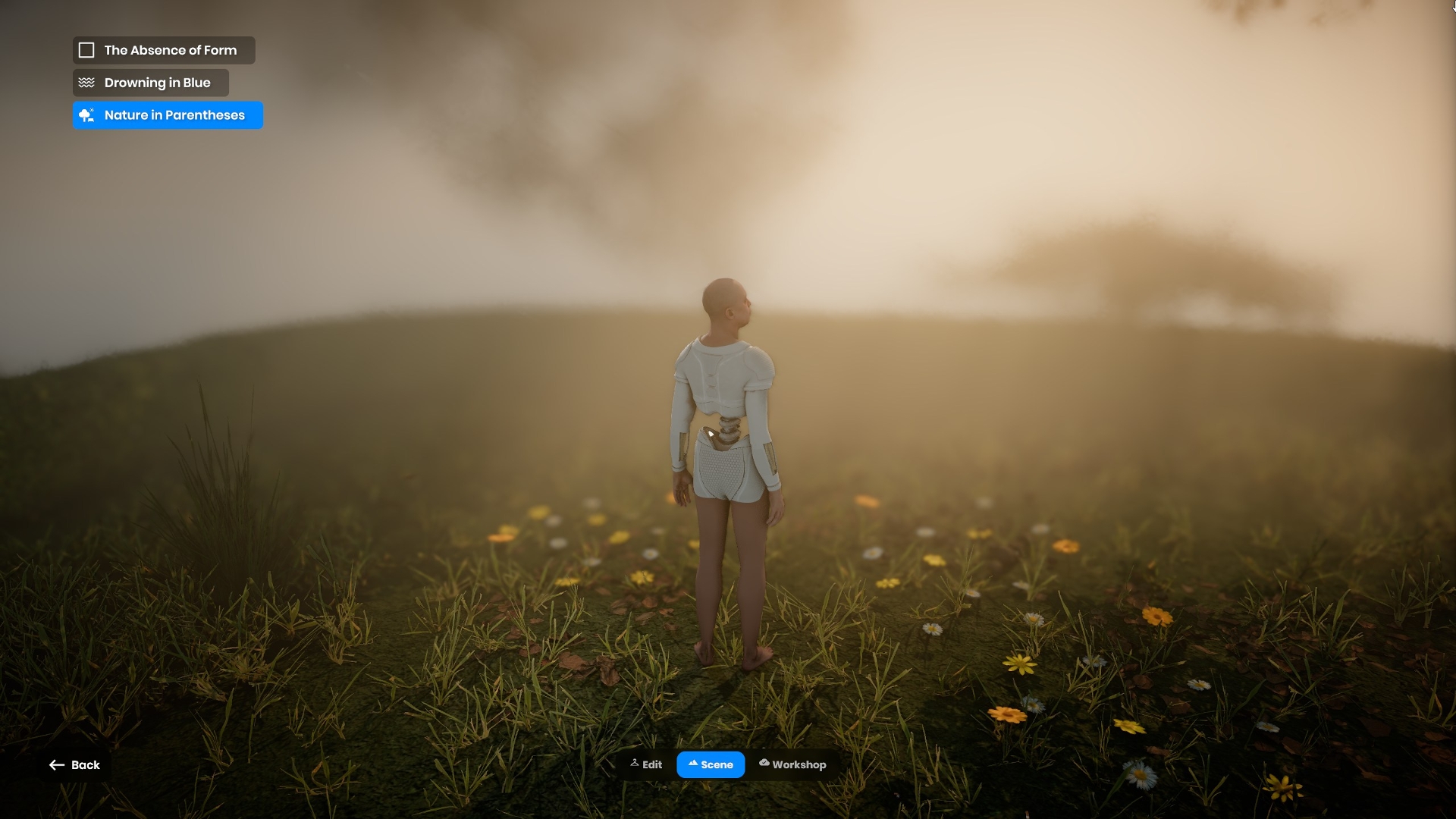This screenshot has height=819, width=1456.
Task: Go back with the Back button
Action: [x=75, y=765]
